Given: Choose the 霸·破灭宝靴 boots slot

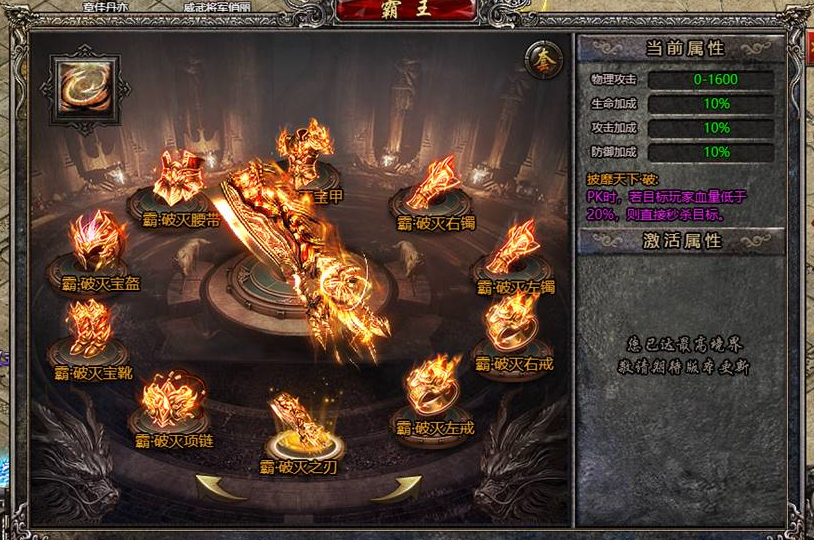Looking at the screenshot, I should (x=89, y=330).
